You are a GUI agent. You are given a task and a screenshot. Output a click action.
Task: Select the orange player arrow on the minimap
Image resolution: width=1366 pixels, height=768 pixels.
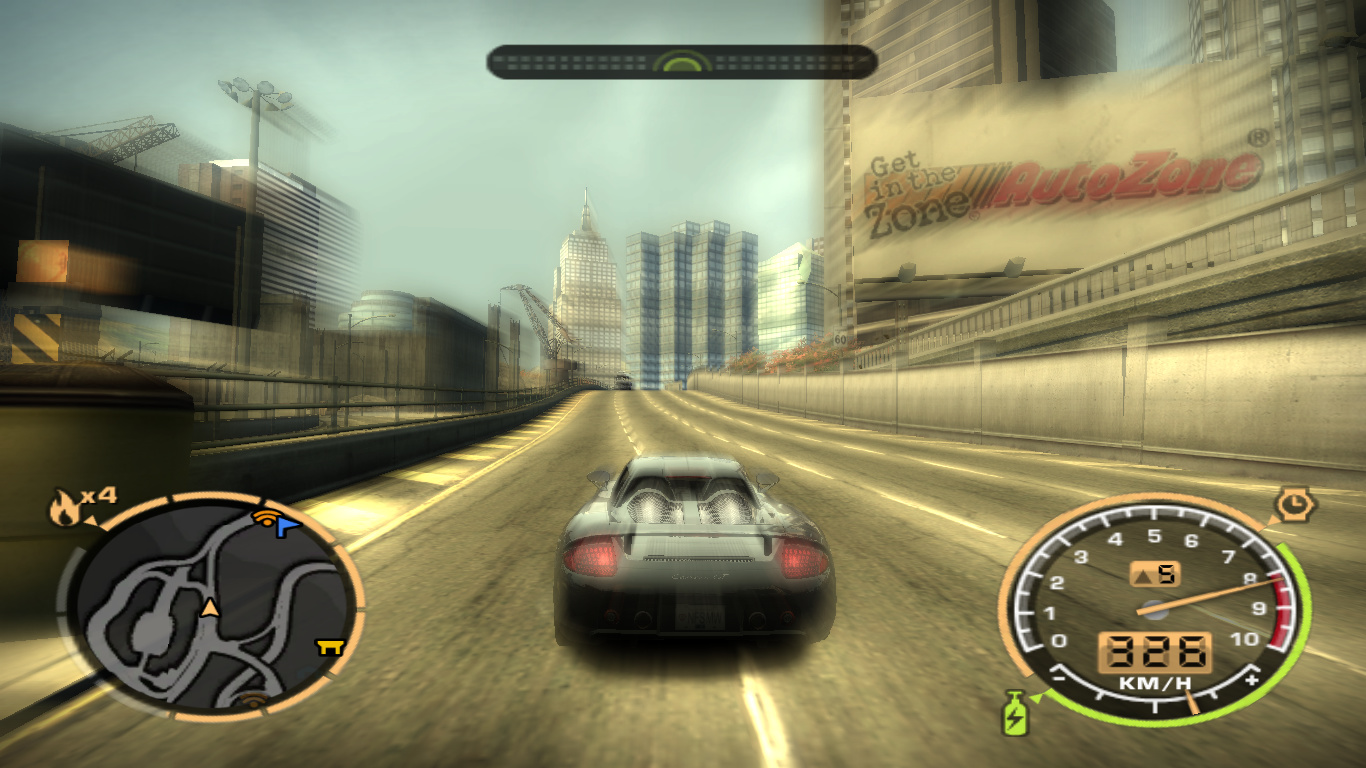pyautogui.click(x=210, y=607)
